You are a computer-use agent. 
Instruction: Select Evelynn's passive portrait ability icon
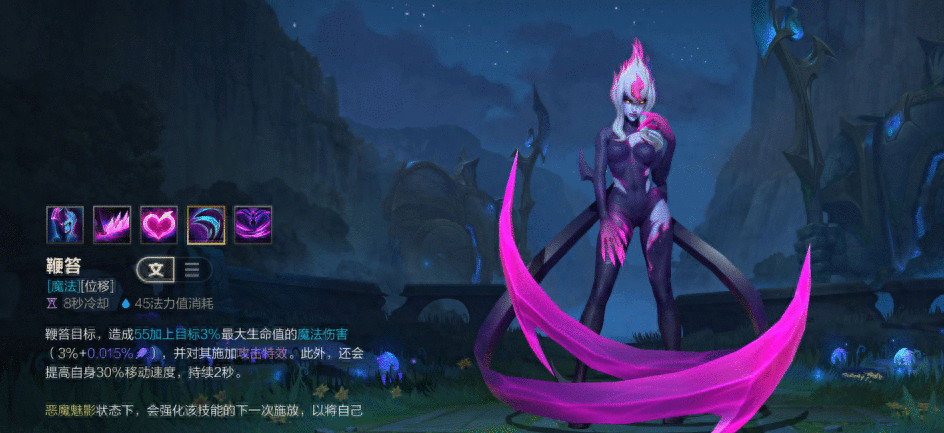coord(64,225)
